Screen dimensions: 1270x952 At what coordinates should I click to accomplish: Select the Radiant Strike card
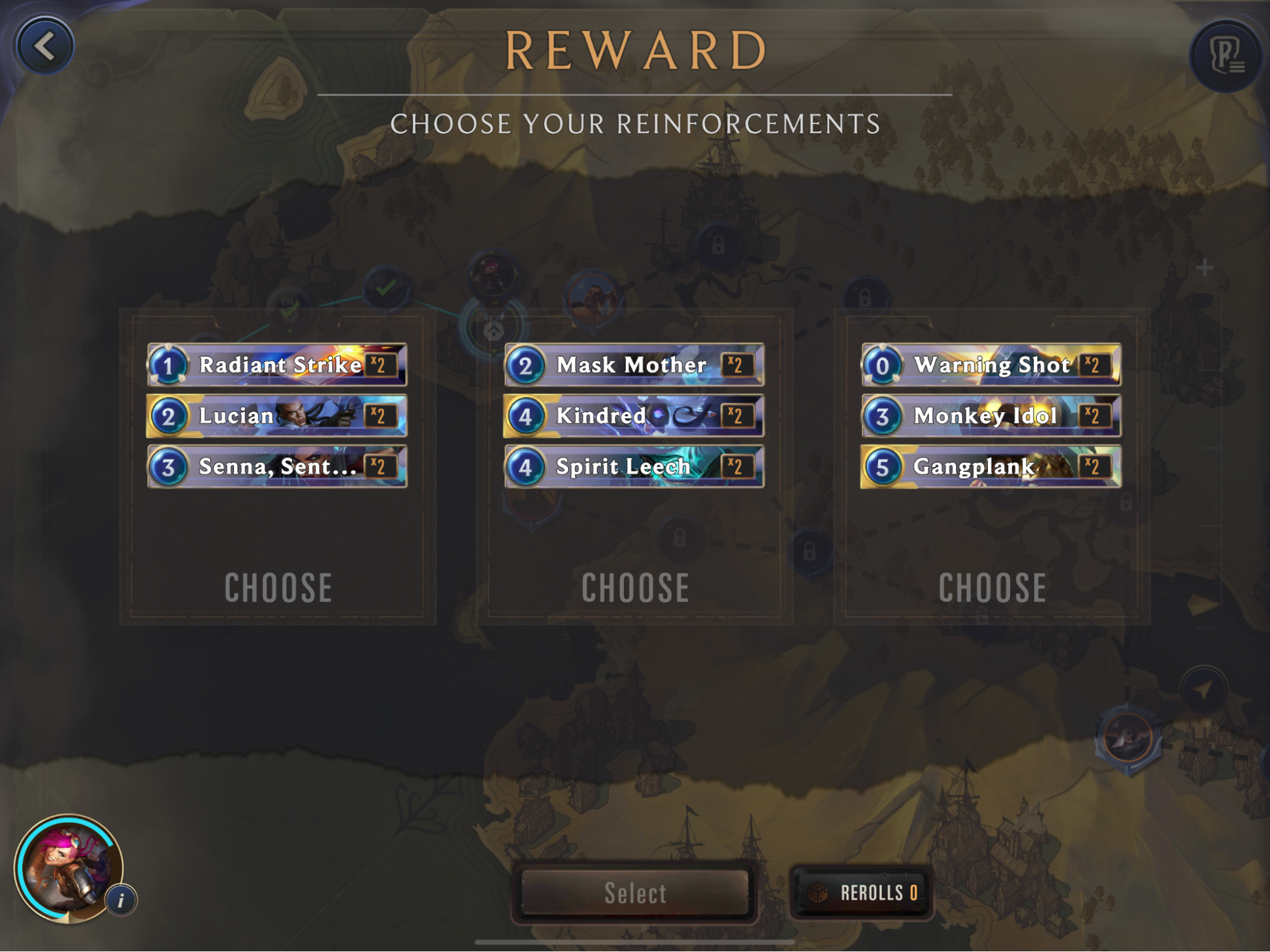click(x=277, y=365)
